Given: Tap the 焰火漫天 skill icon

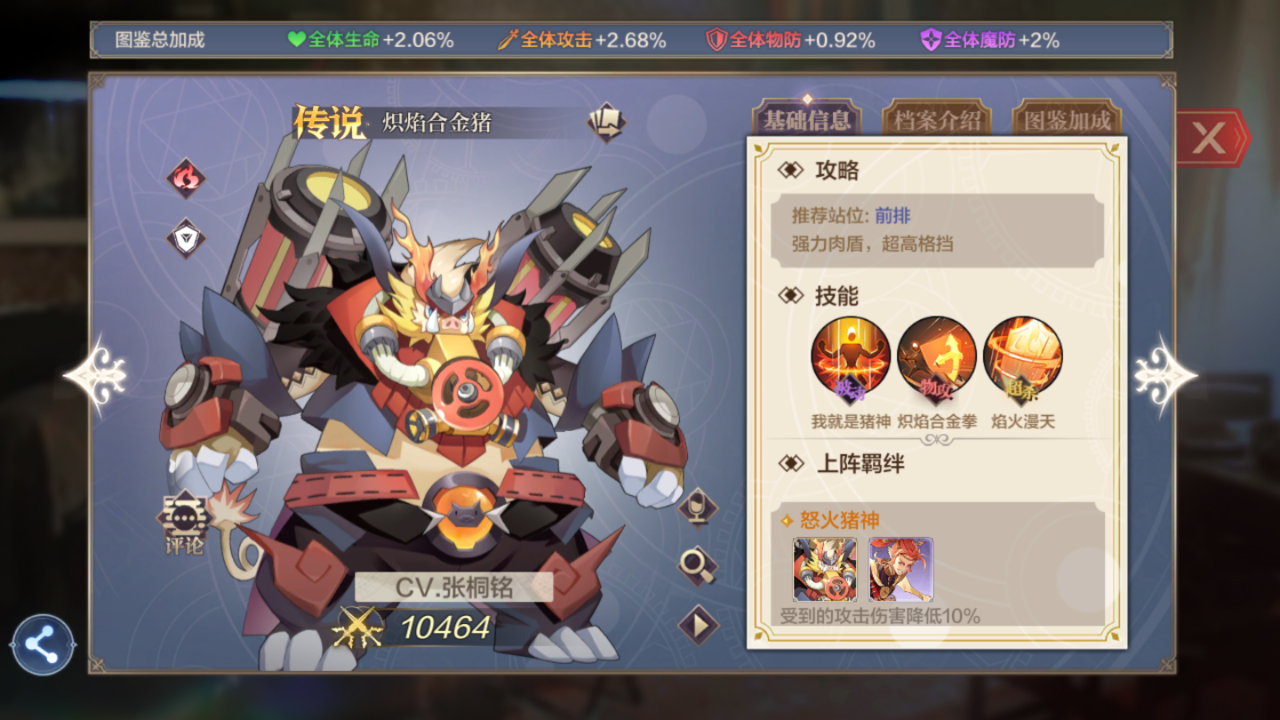Looking at the screenshot, I should 1023,357.
